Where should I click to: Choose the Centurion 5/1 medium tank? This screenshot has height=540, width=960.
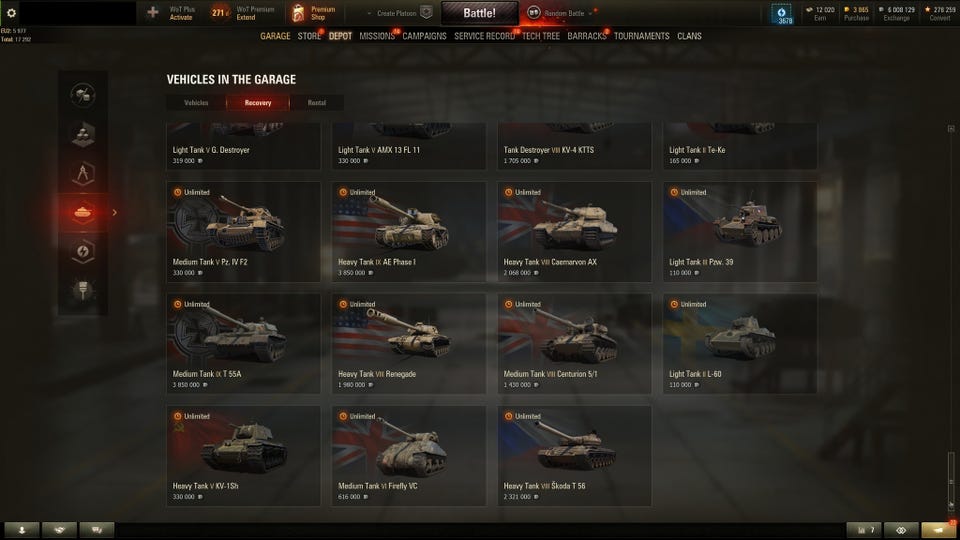(574, 343)
